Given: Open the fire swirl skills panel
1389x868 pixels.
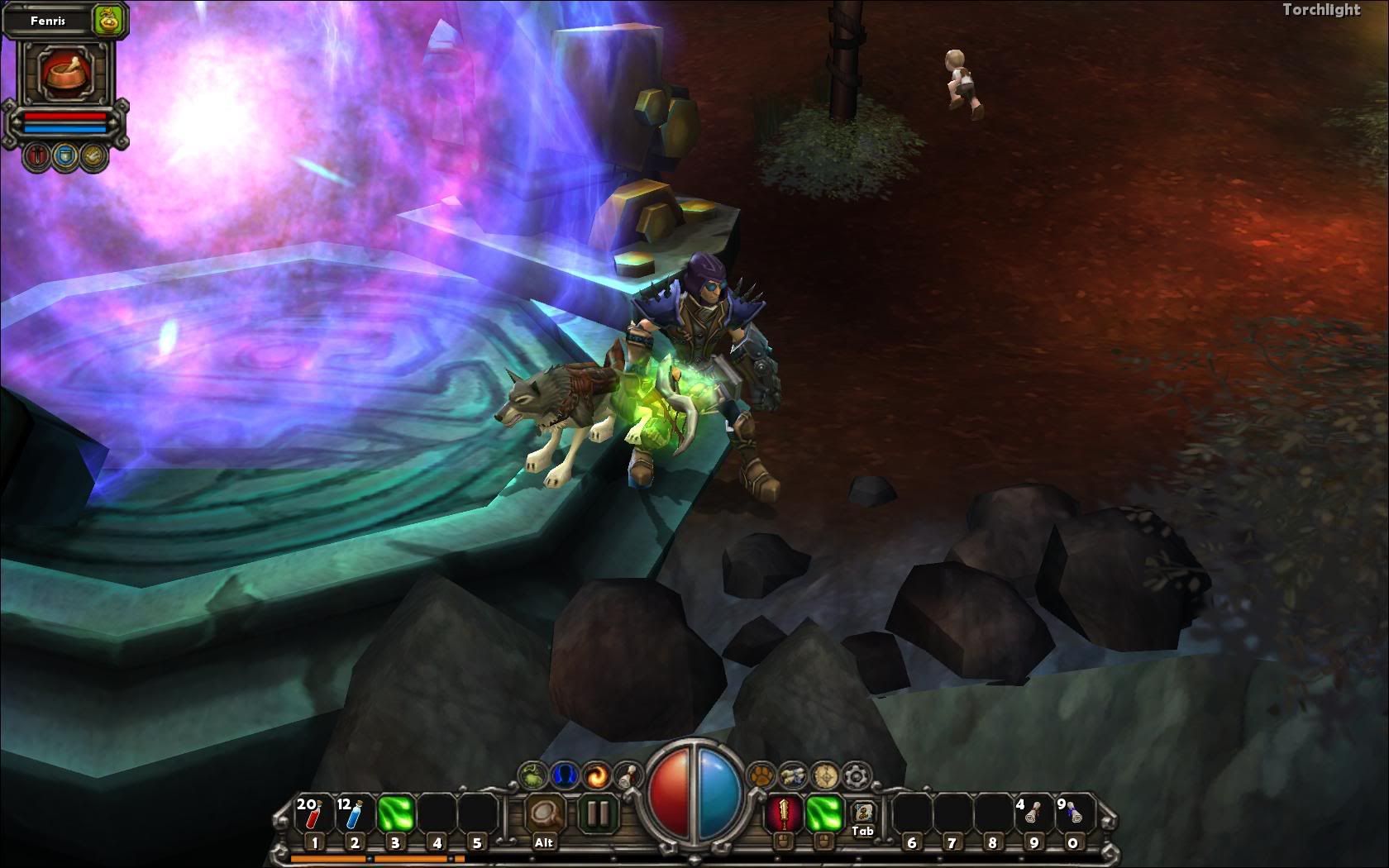Looking at the screenshot, I should click(595, 775).
